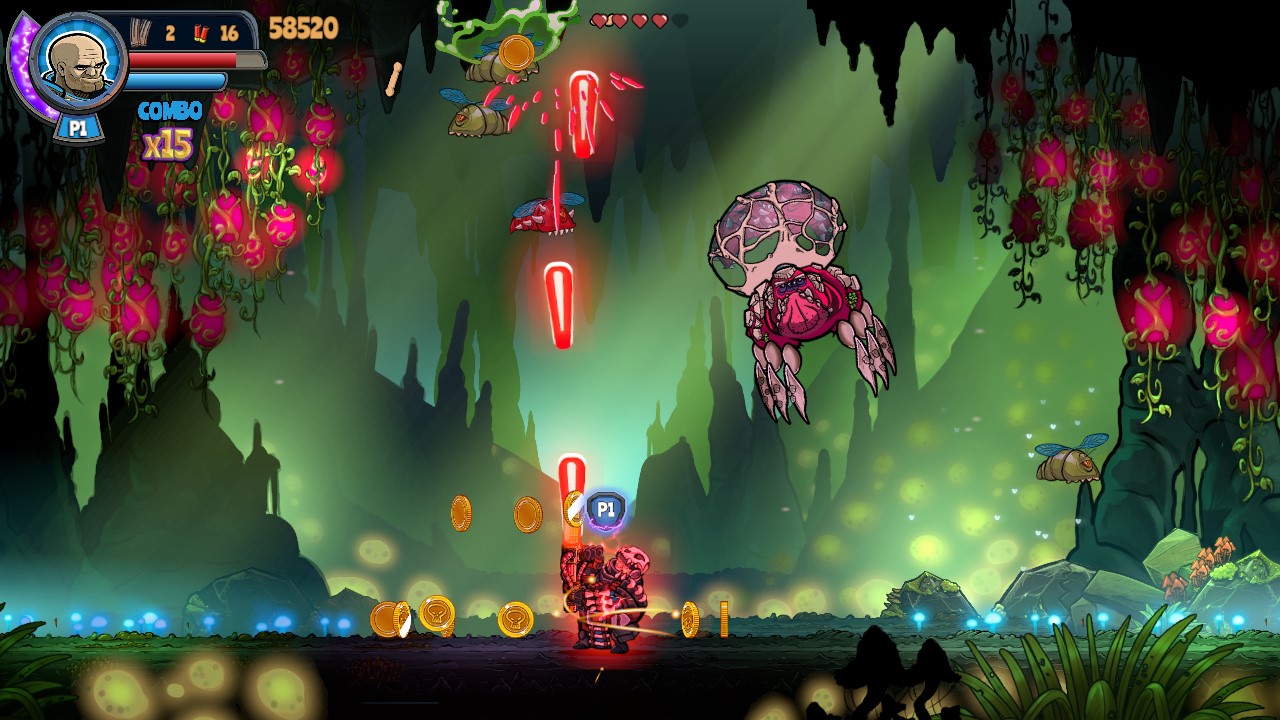
Task: Click the first red heart icon
Action: click(598, 19)
